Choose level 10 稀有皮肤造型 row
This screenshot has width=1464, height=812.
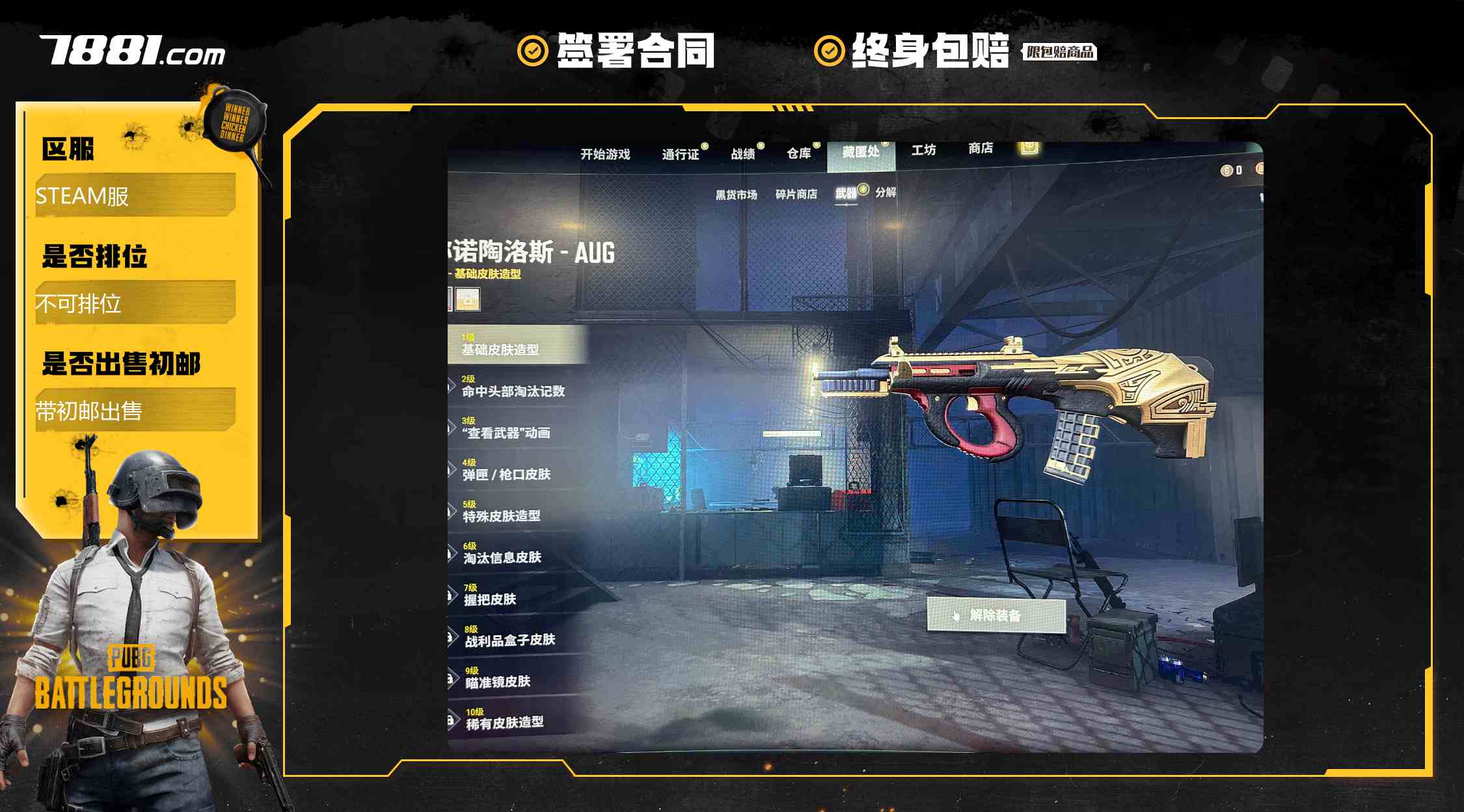click(x=505, y=718)
